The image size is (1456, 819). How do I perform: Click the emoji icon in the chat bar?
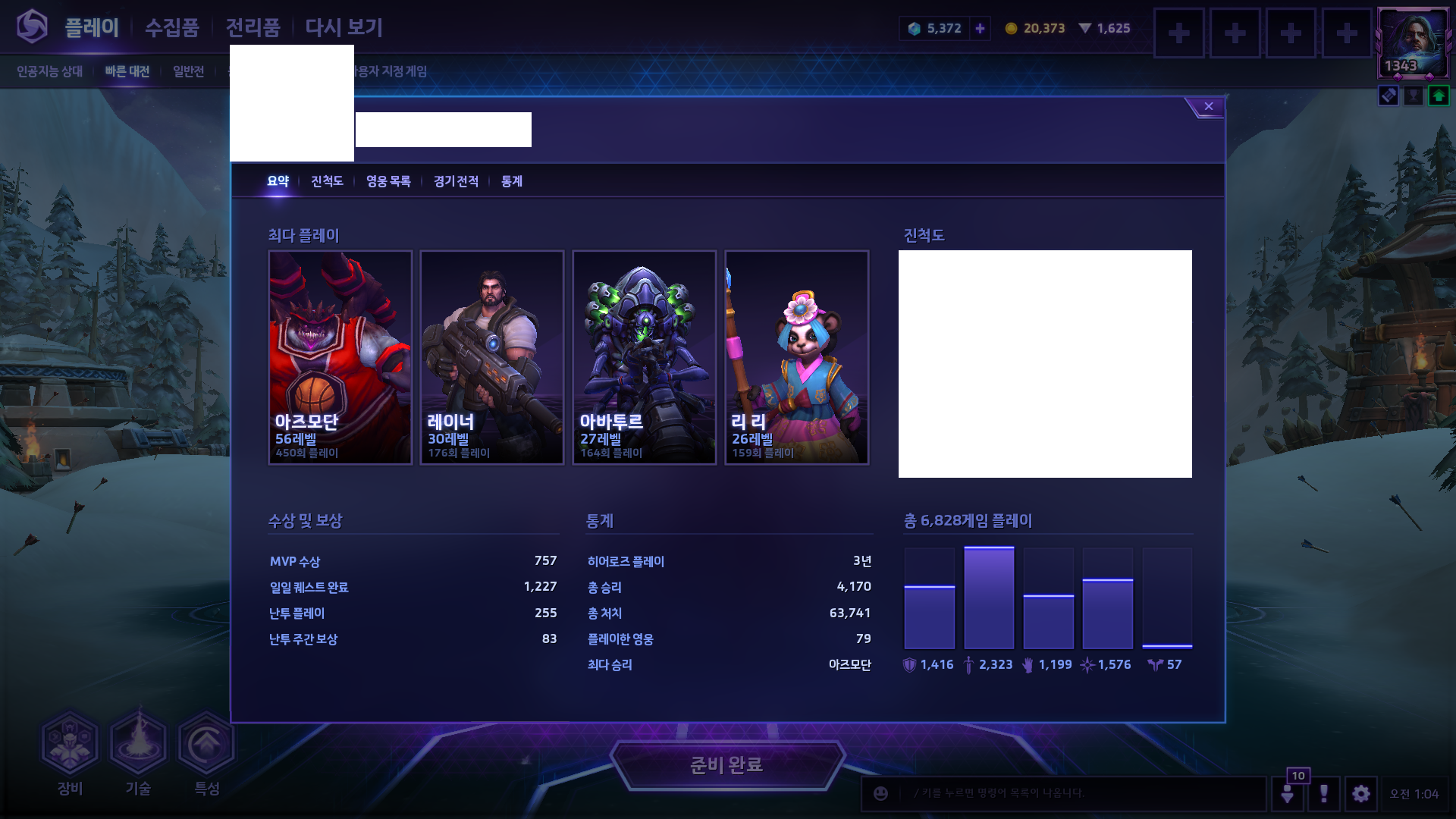point(880,794)
